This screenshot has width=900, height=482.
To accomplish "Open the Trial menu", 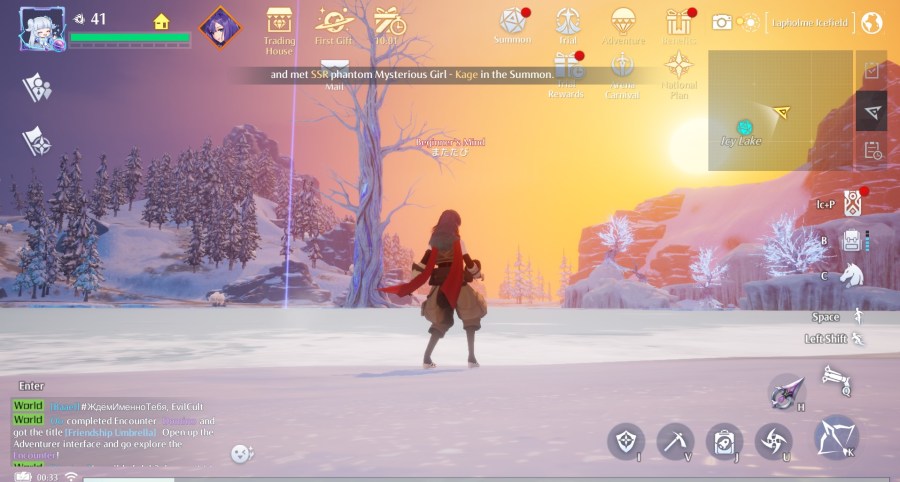I will click(x=568, y=22).
